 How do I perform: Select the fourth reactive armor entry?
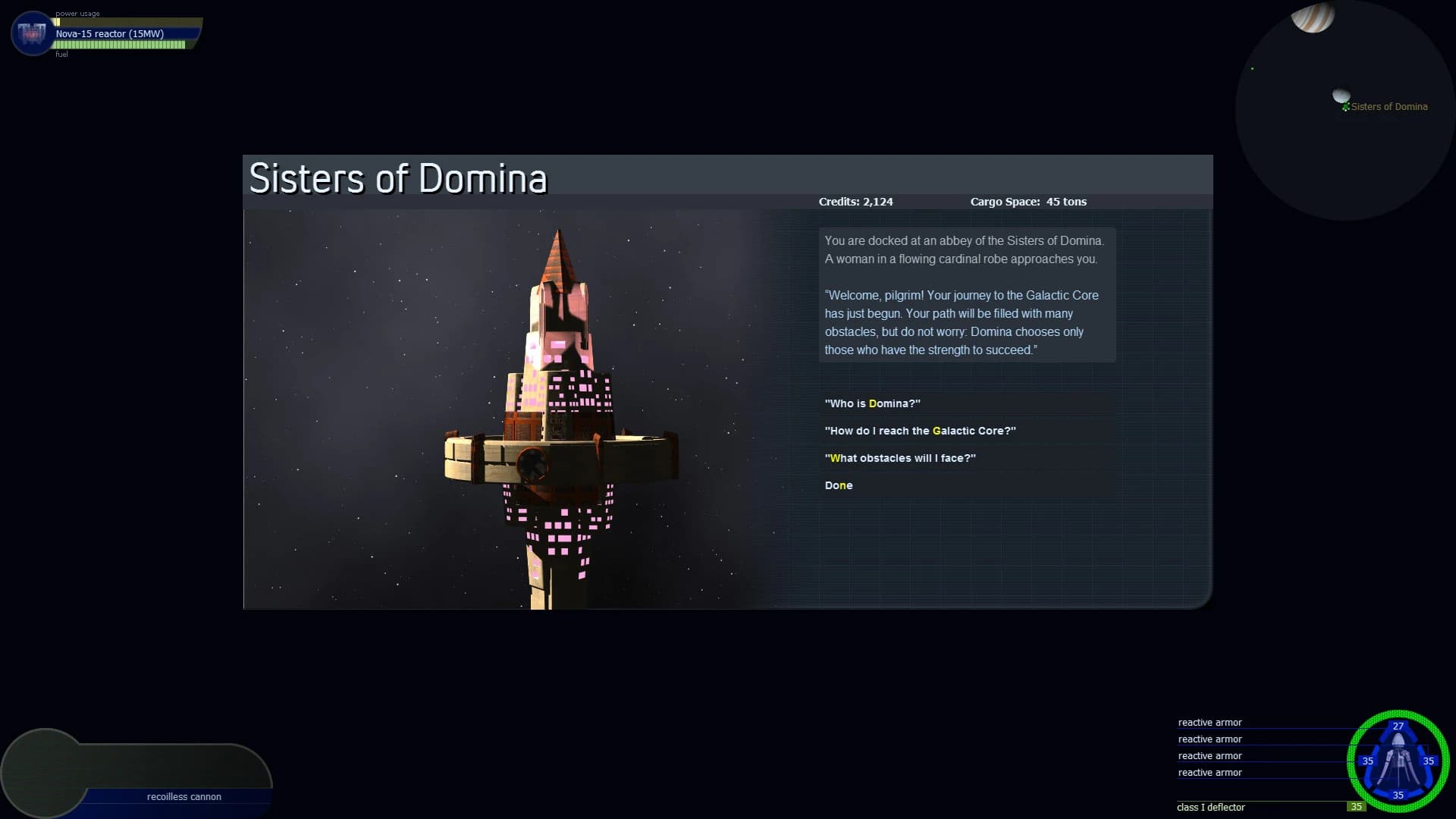click(x=1211, y=772)
